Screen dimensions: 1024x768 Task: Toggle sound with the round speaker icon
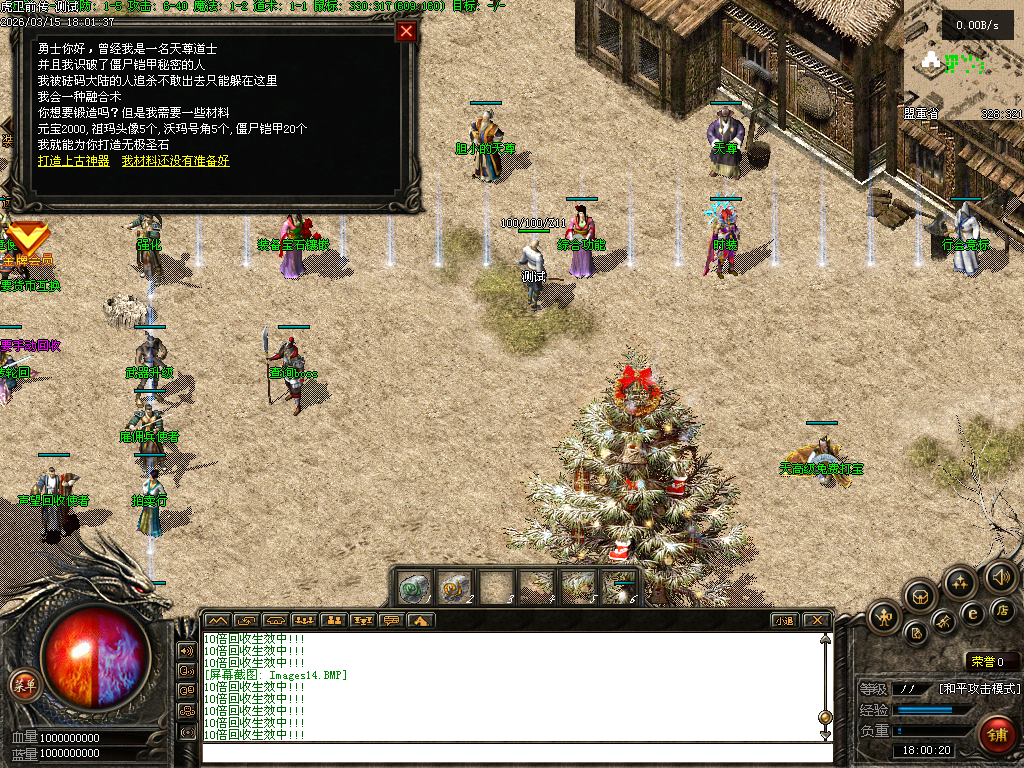tap(1000, 576)
